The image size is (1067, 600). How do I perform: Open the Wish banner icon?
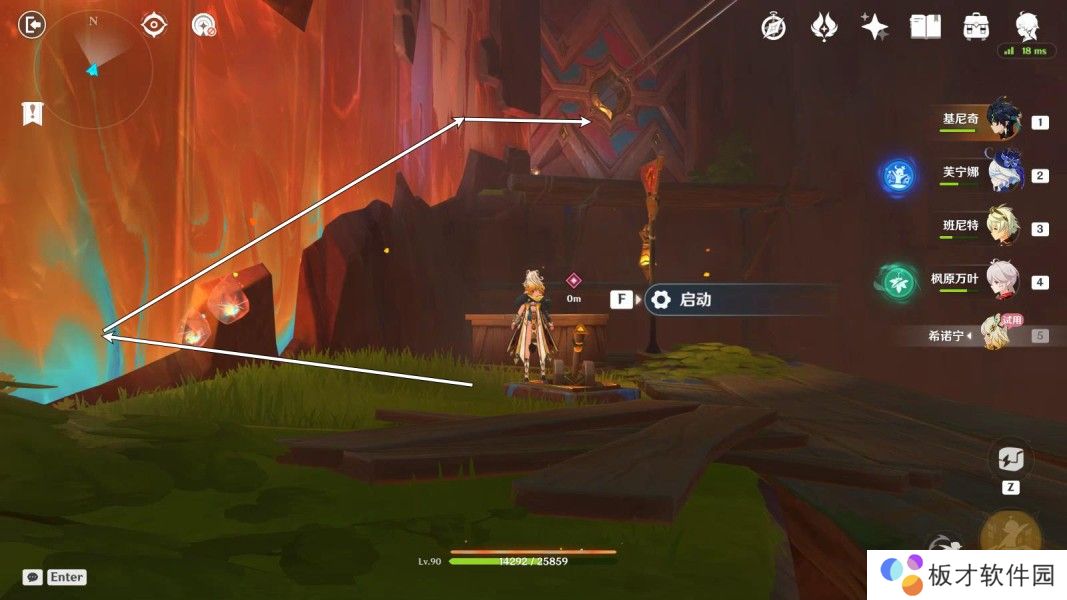pyautogui.click(x=823, y=27)
